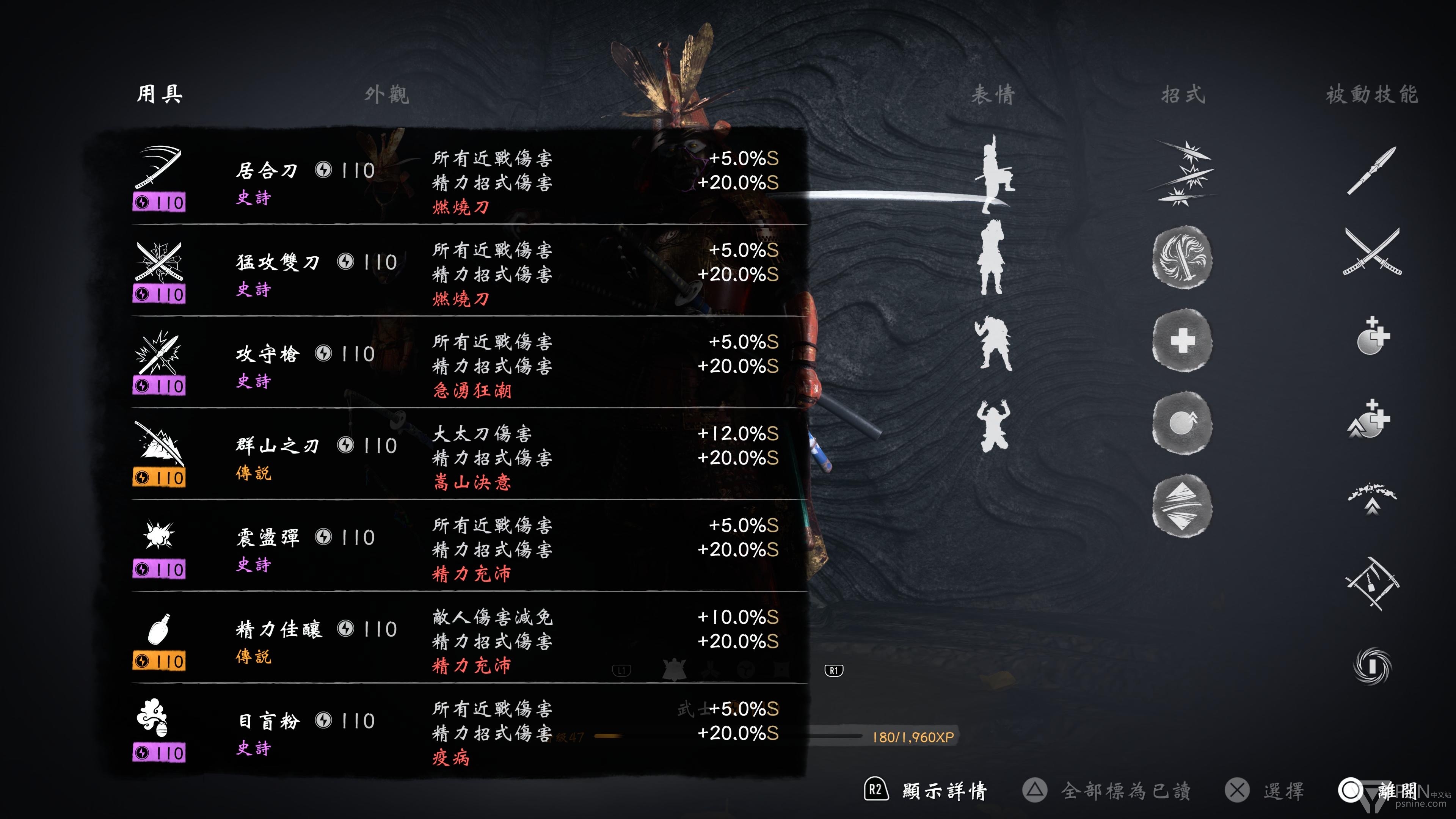The image size is (1456, 819).
Task: Choose the spear passive skill icon
Action: tap(1372, 169)
